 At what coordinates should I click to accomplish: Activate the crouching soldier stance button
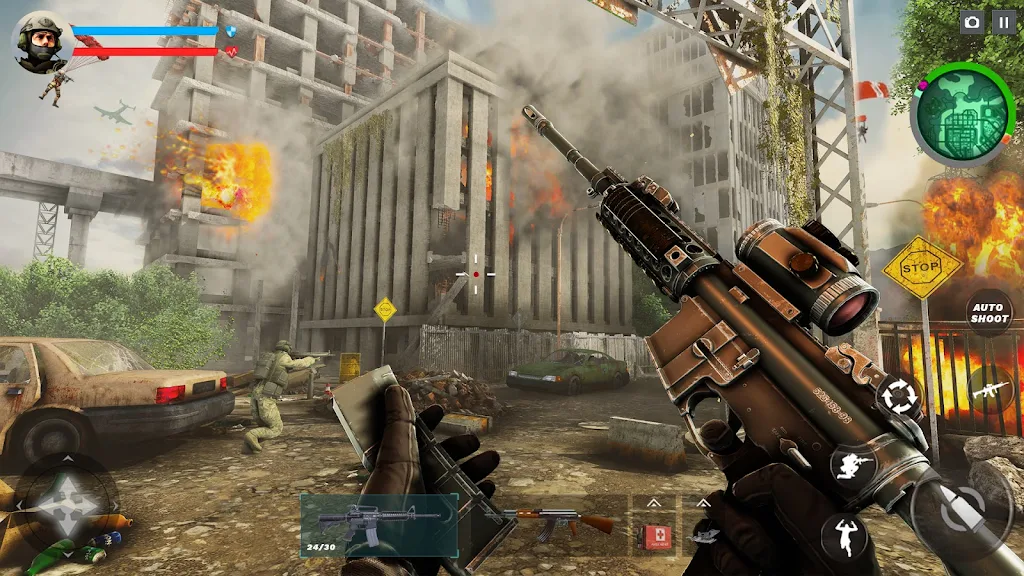point(852,467)
